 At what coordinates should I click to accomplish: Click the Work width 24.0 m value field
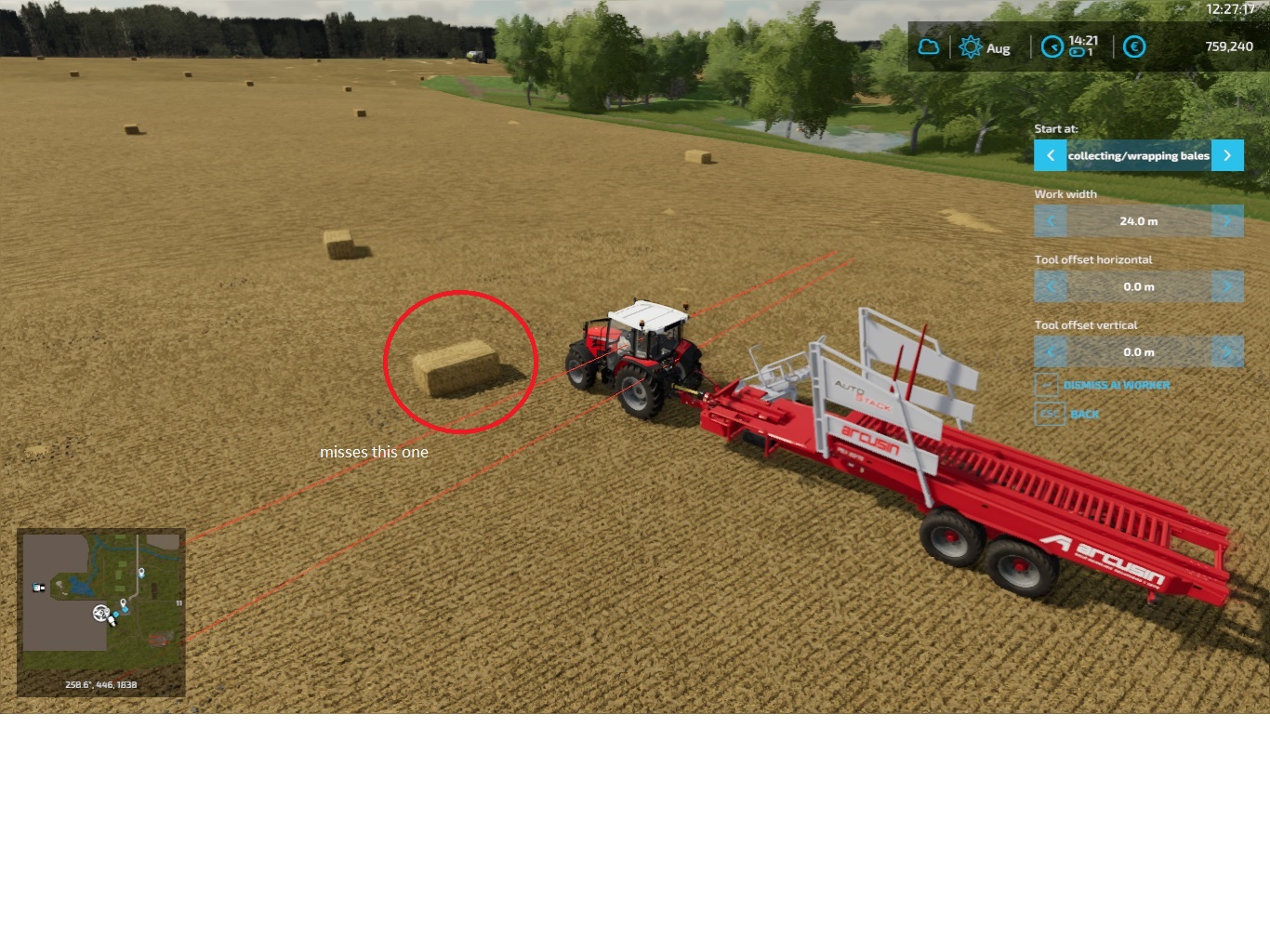click(1139, 220)
